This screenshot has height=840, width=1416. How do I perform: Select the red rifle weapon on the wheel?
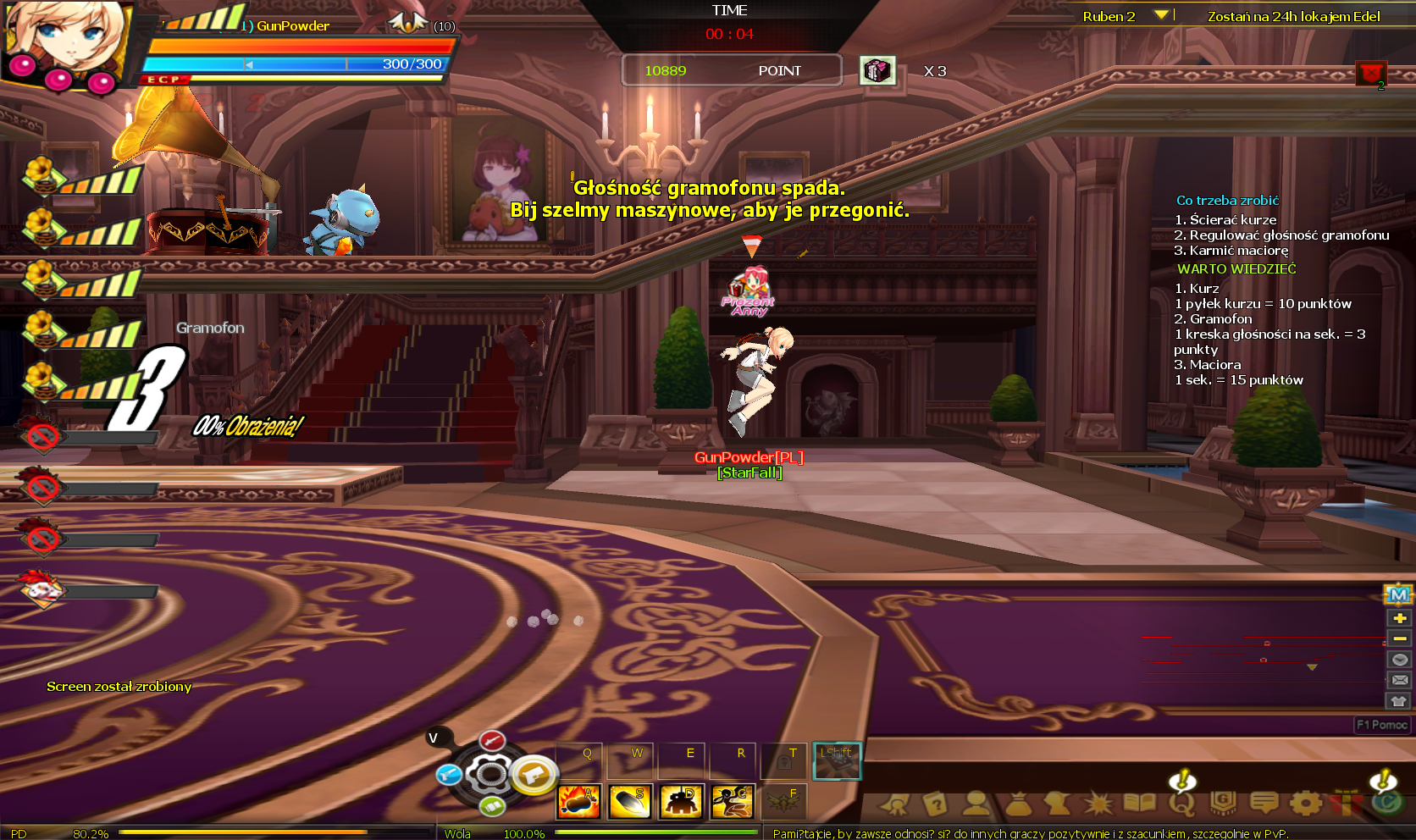click(492, 742)
